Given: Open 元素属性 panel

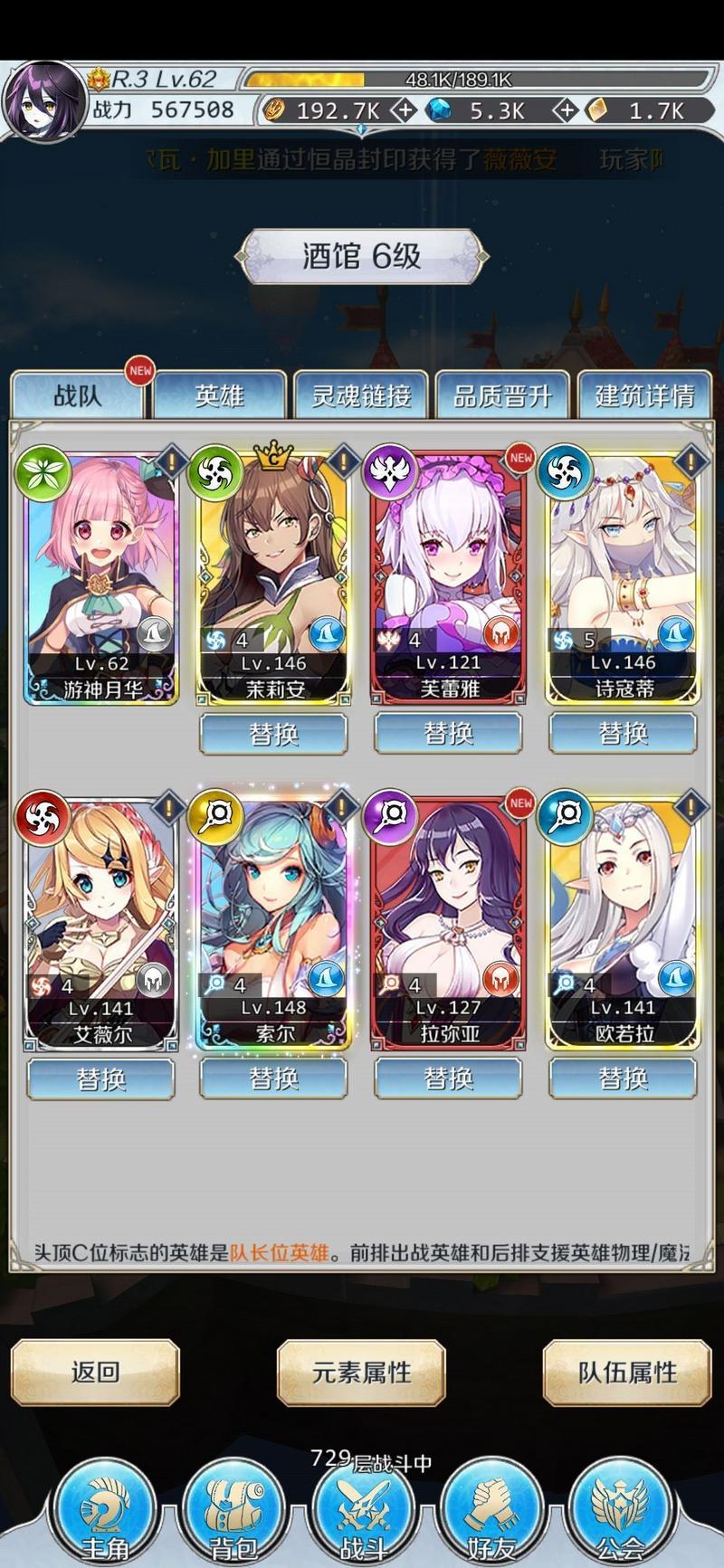Looking at the screenshot, I should point(361,1372).
